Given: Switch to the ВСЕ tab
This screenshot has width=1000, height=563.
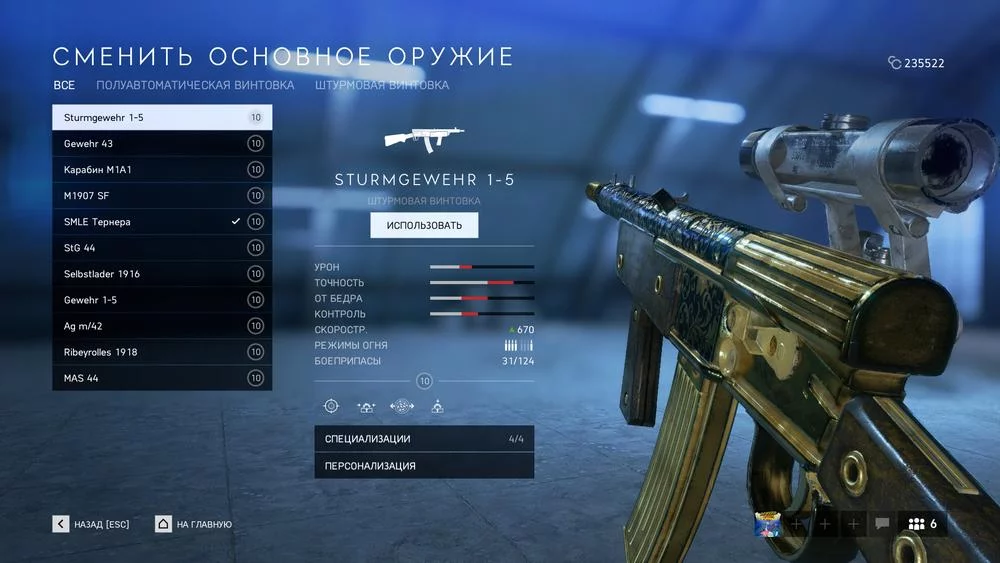Looking at the screenshot, I should (x=64, y=85).
